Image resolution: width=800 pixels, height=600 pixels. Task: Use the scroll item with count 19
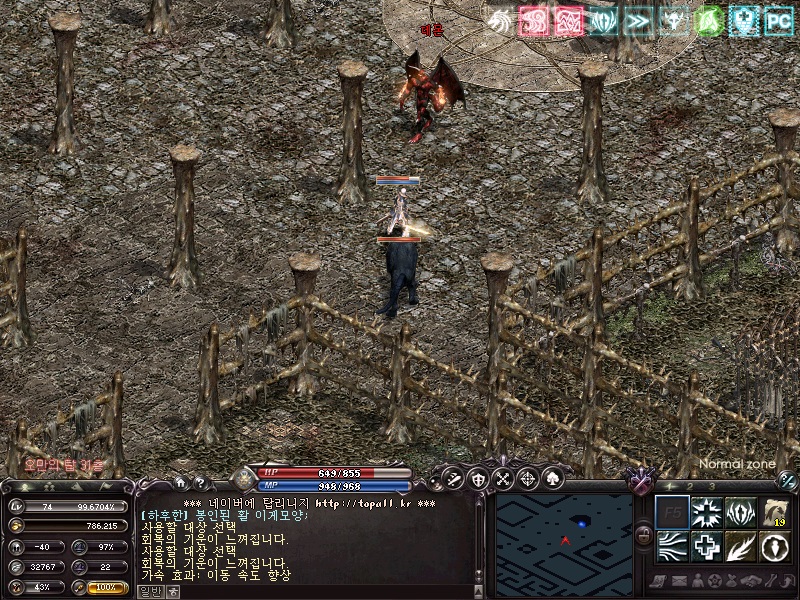coord(774,513)
